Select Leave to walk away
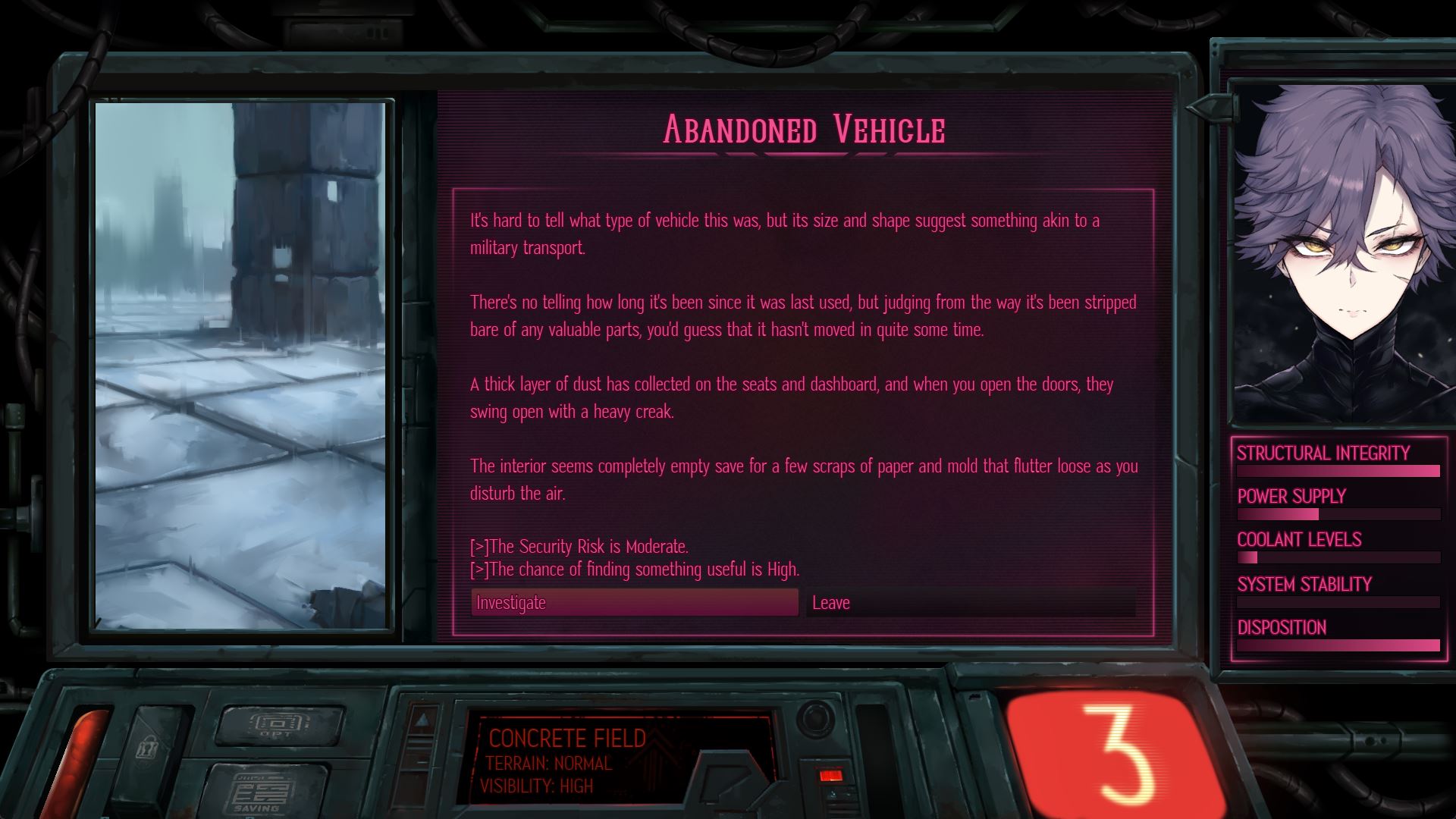Image resolution: width=1456 pixels, height=819 pixels. (971, 603)
